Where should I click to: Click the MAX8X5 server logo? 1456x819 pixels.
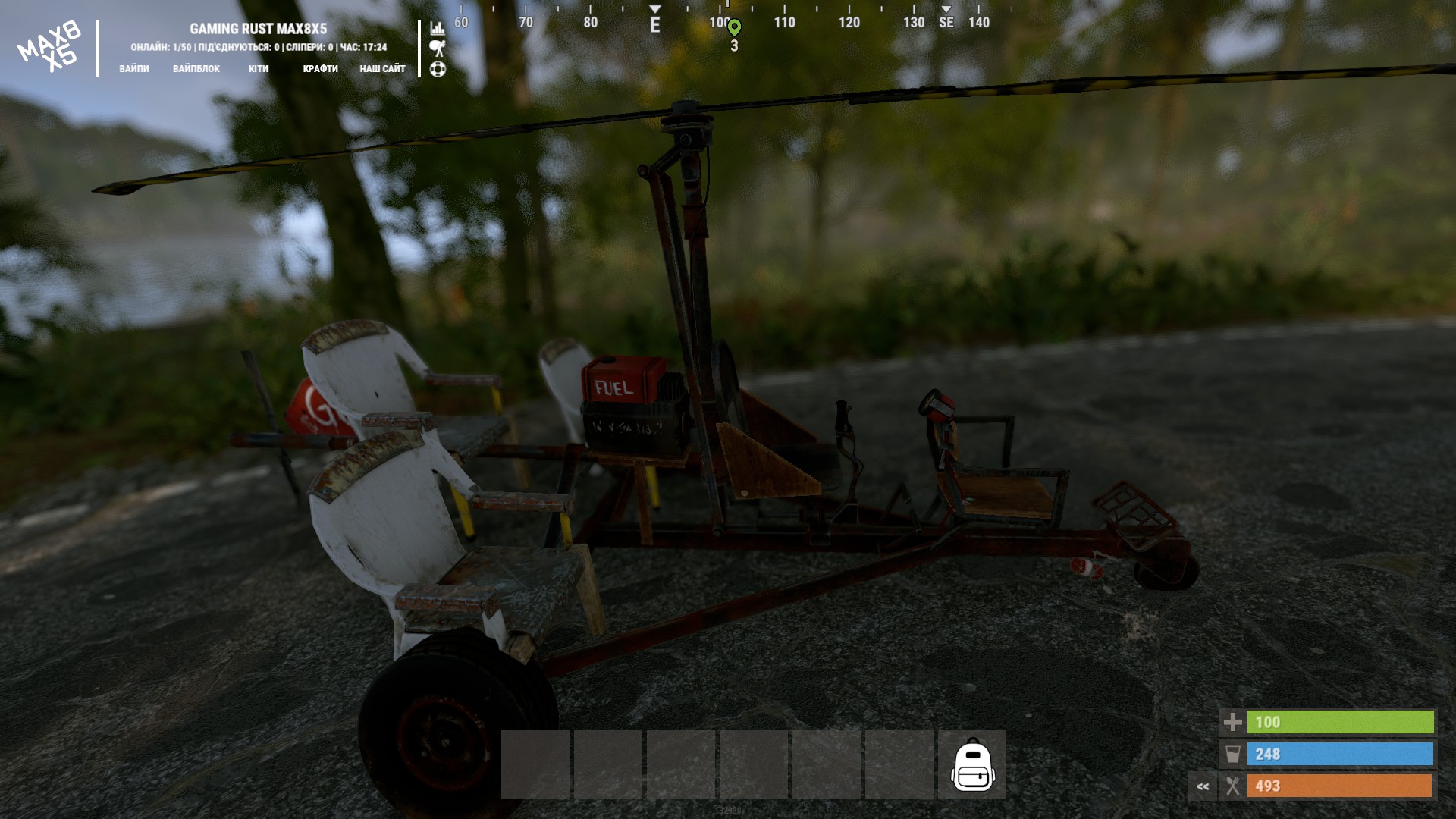tap(49, 47)
